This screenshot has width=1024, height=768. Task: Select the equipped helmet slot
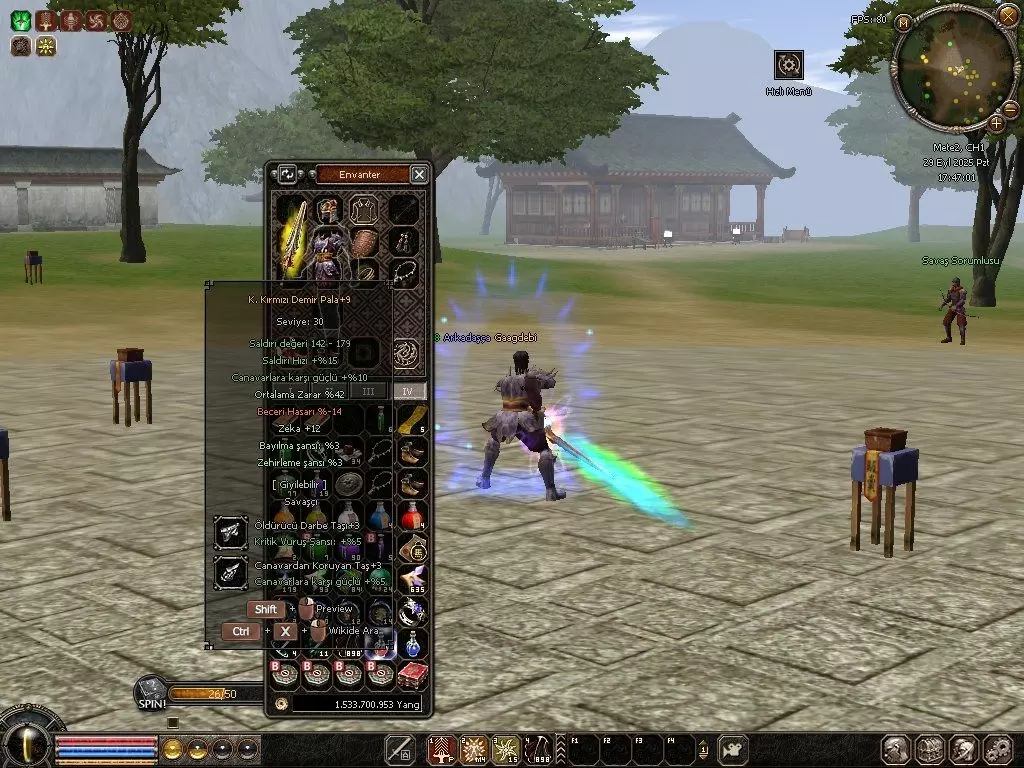[x=327, y=209]
